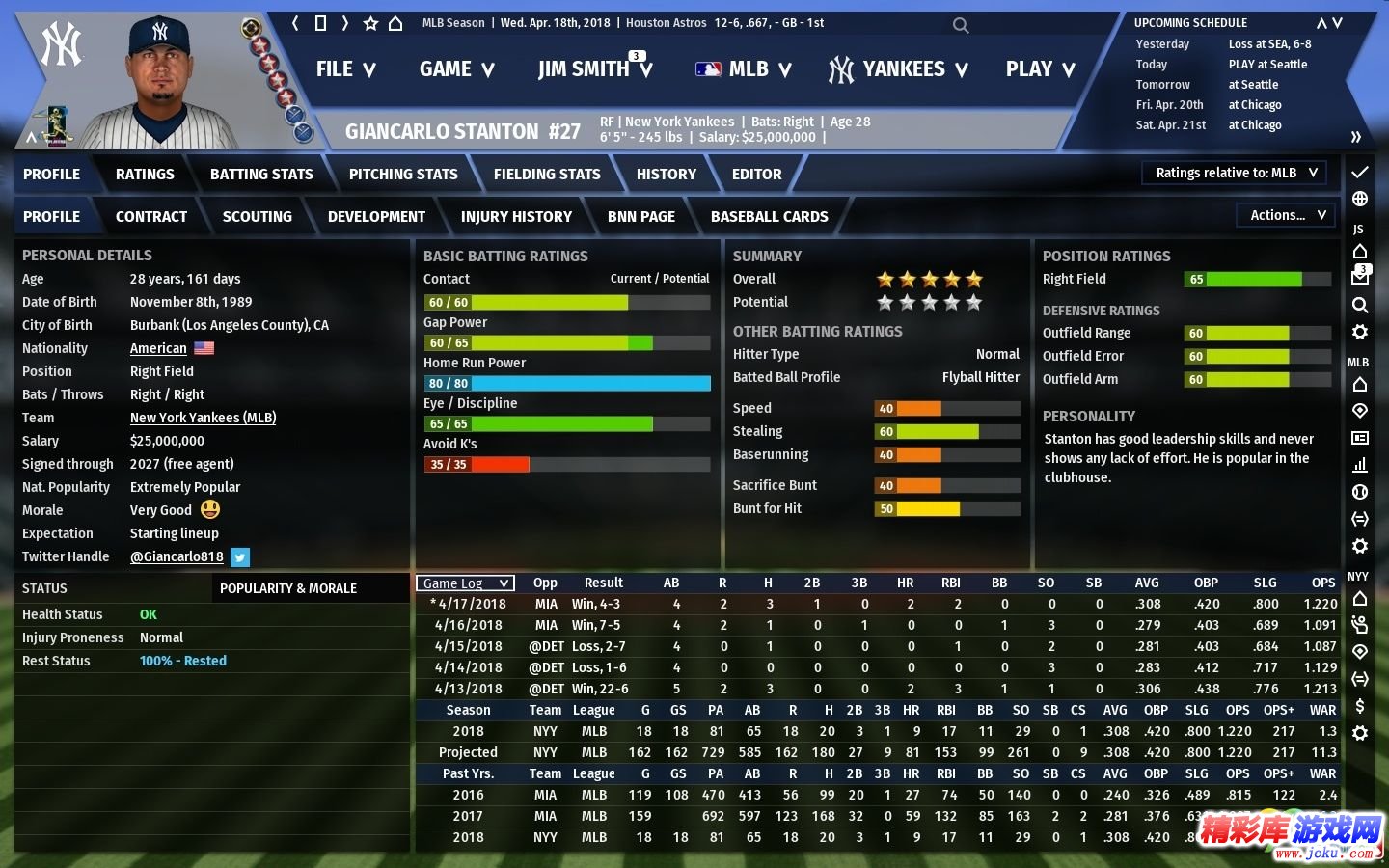The height and width of the screenshot is (868, 1389).
Task: Open the MLB league menu
Action: tap(743, 69)
